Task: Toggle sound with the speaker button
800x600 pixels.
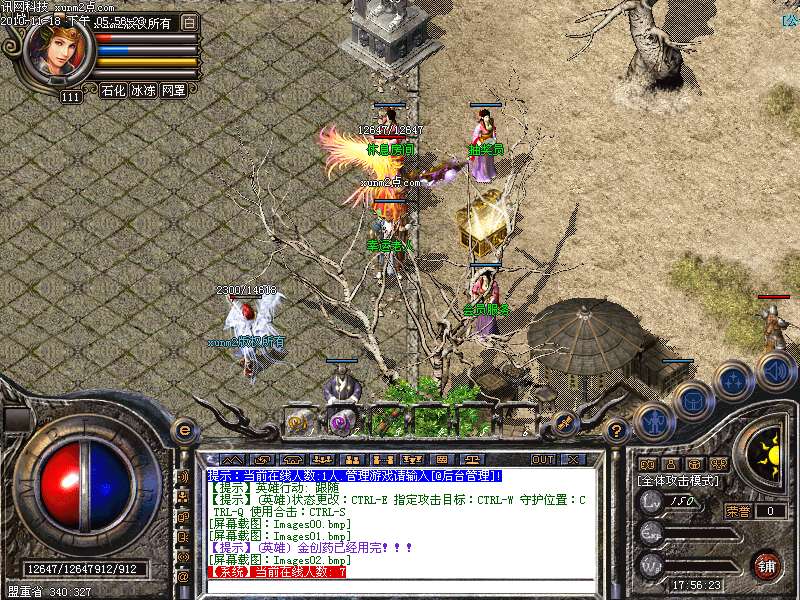Action: tap(775, 371)
